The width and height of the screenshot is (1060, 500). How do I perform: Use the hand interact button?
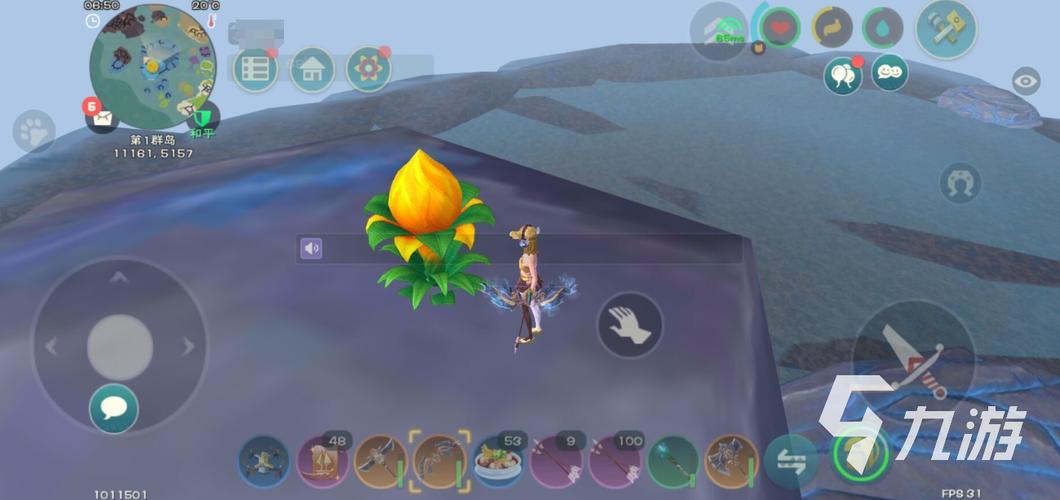(x=630, y=326)
